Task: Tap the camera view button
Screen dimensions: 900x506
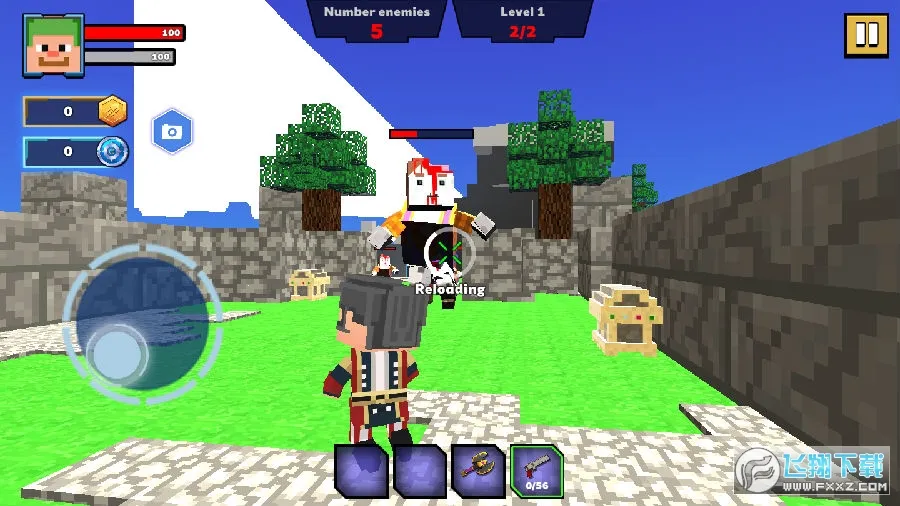Action: tap(172, 131)
